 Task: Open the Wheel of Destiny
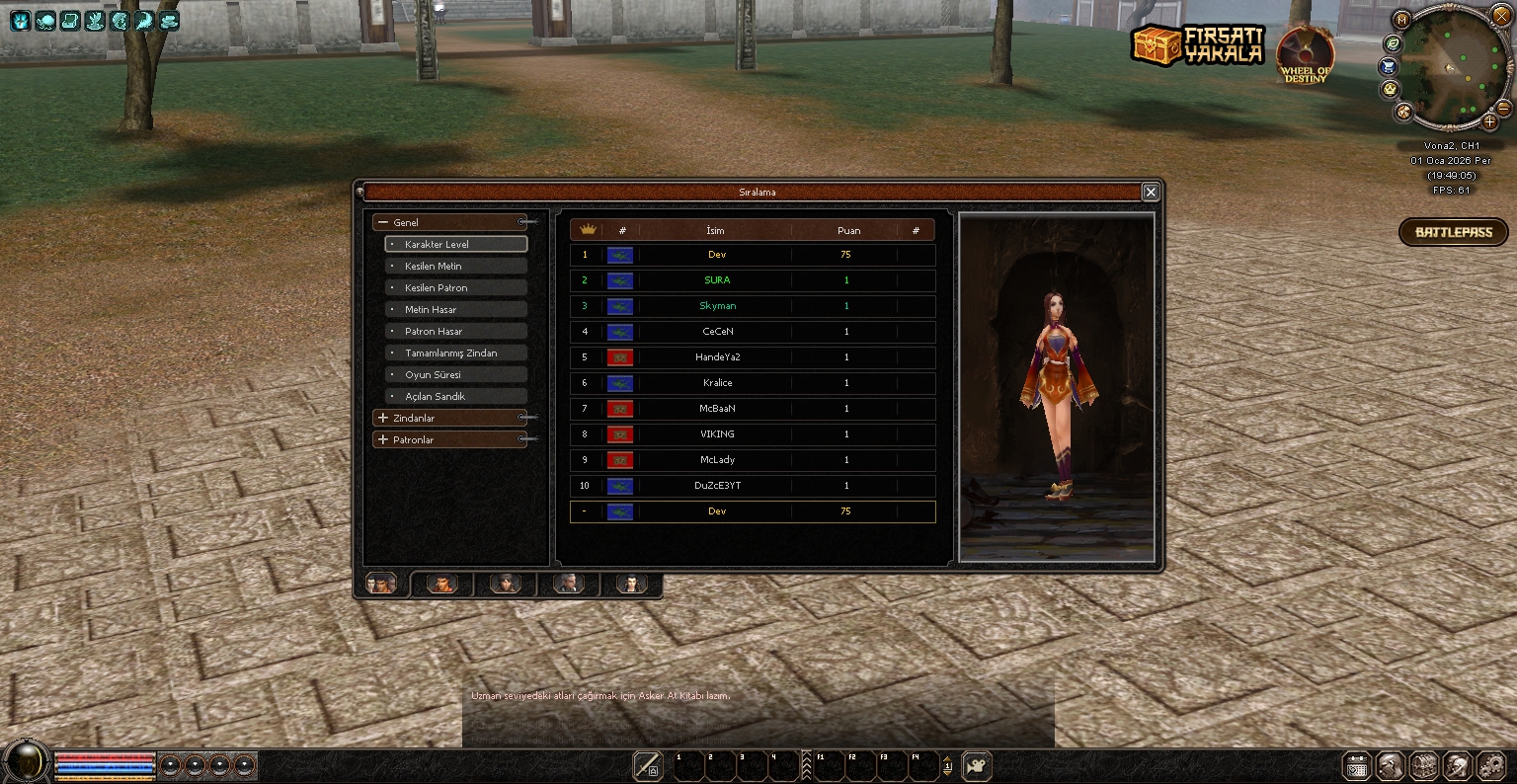(x=1305, y=54)
